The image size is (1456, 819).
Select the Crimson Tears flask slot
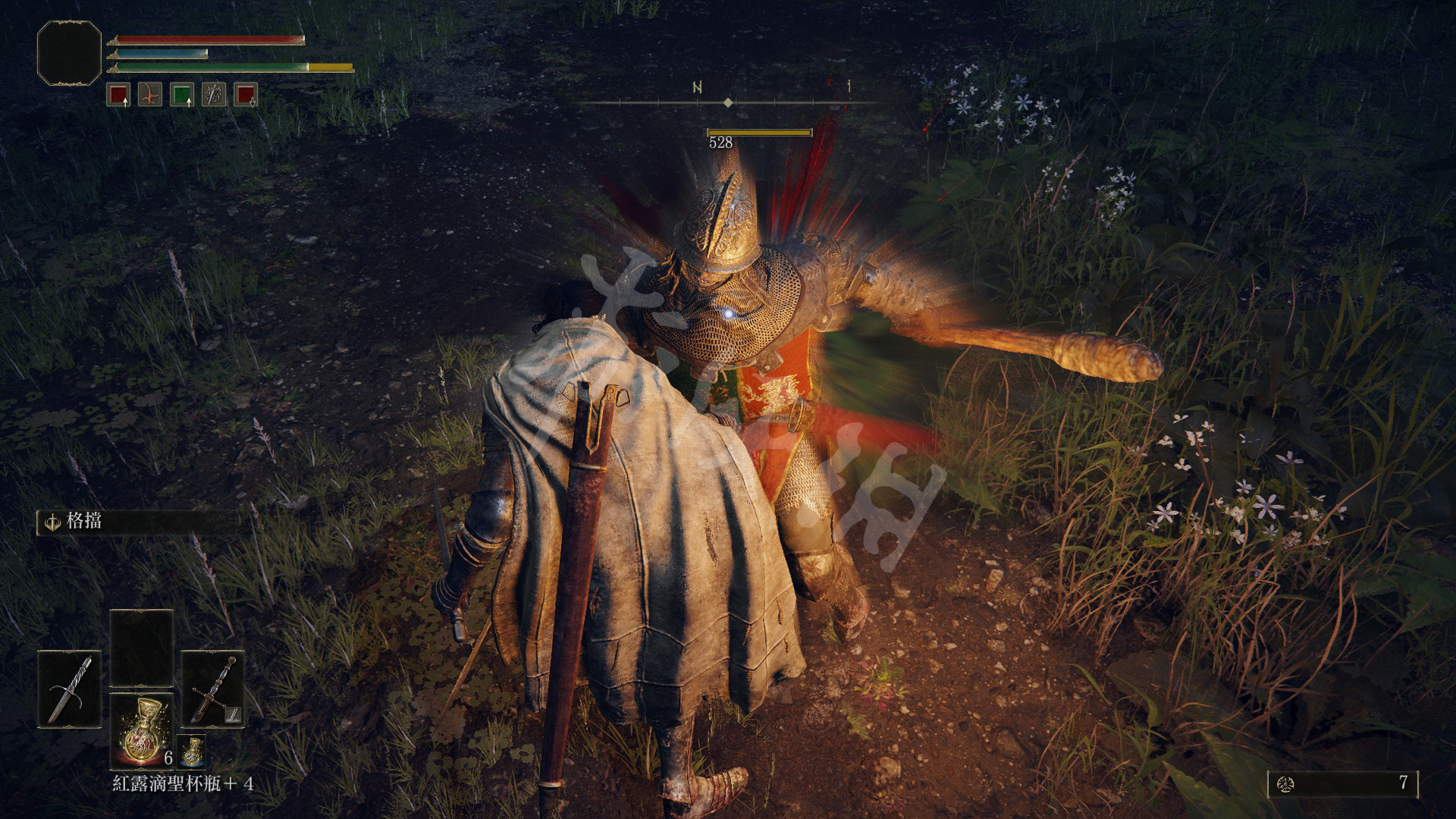click(142, 729)
